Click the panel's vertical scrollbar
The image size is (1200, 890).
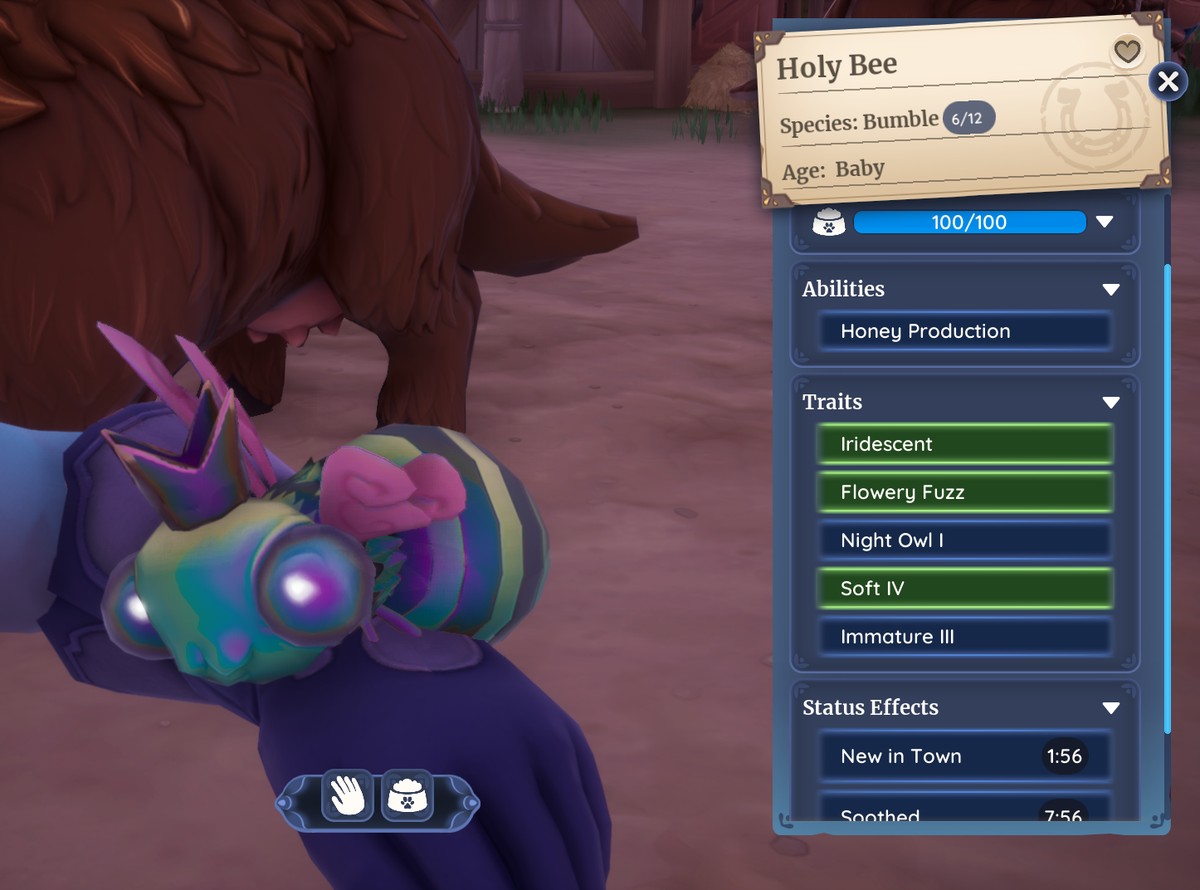click(1166, 500)
